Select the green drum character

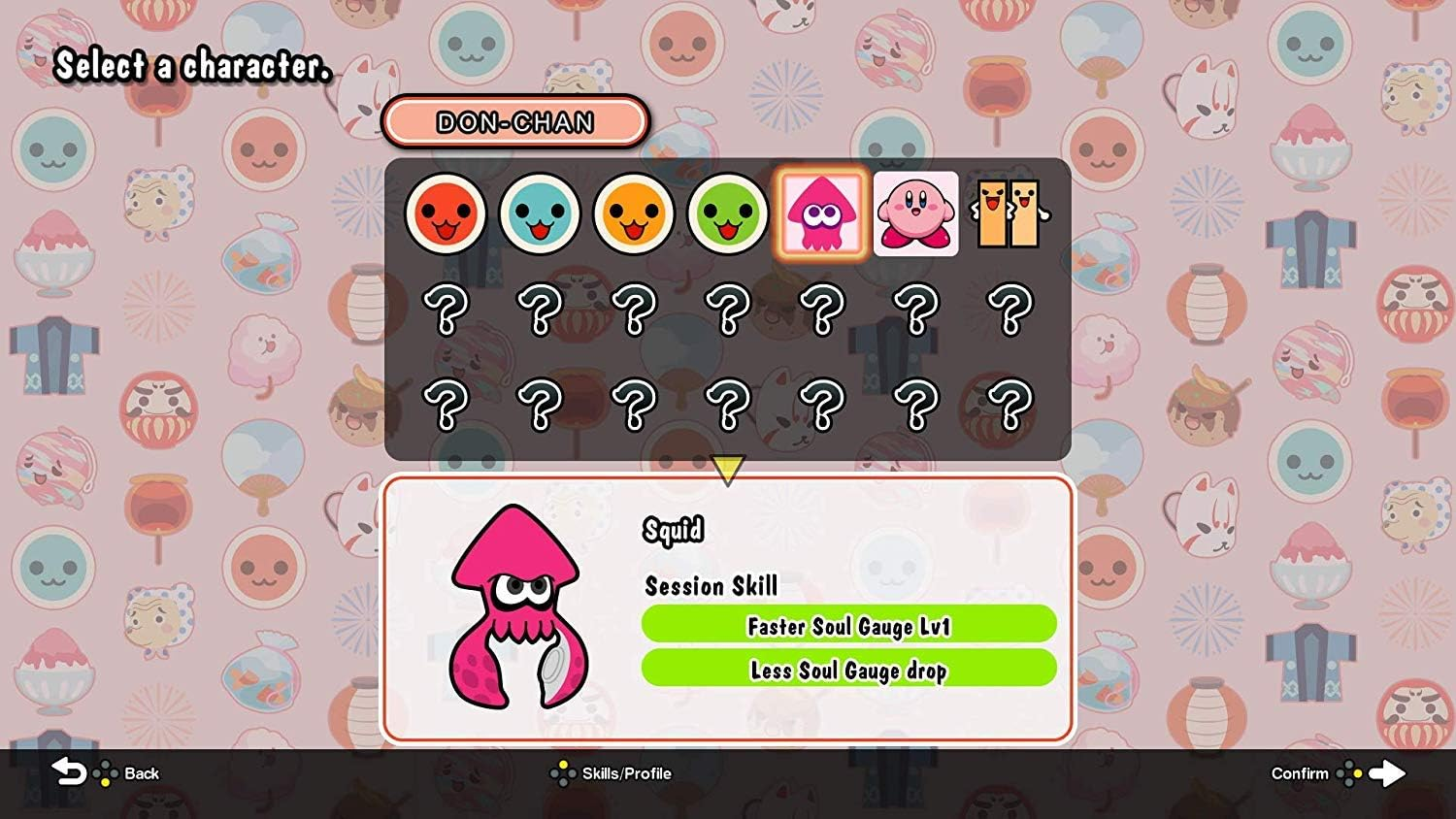[728, 213]
